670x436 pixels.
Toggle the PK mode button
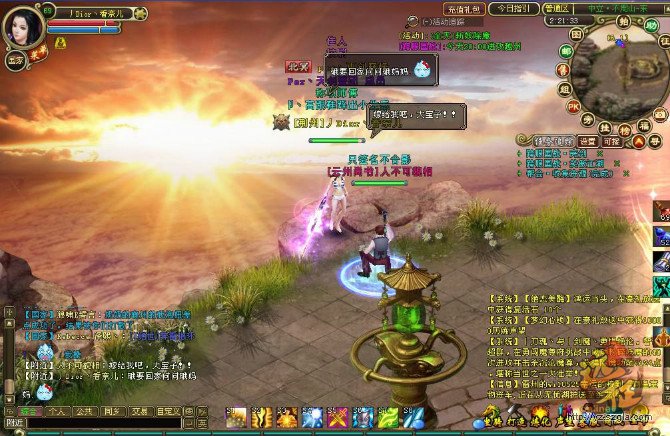(x=574, y=105)
